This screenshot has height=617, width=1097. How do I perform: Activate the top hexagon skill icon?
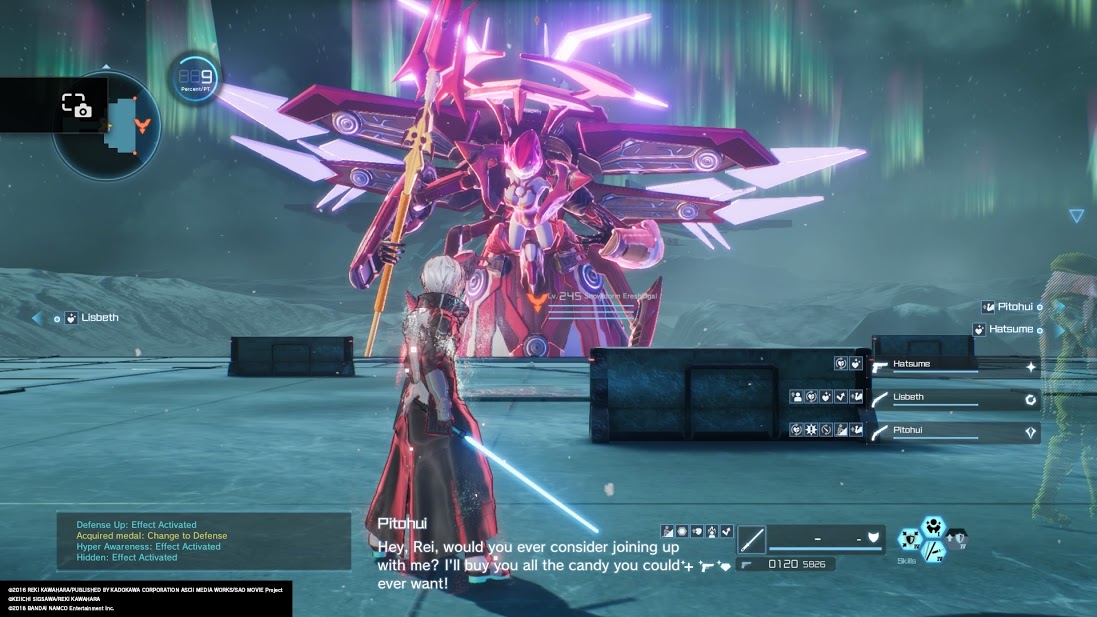tap(933, 526)
